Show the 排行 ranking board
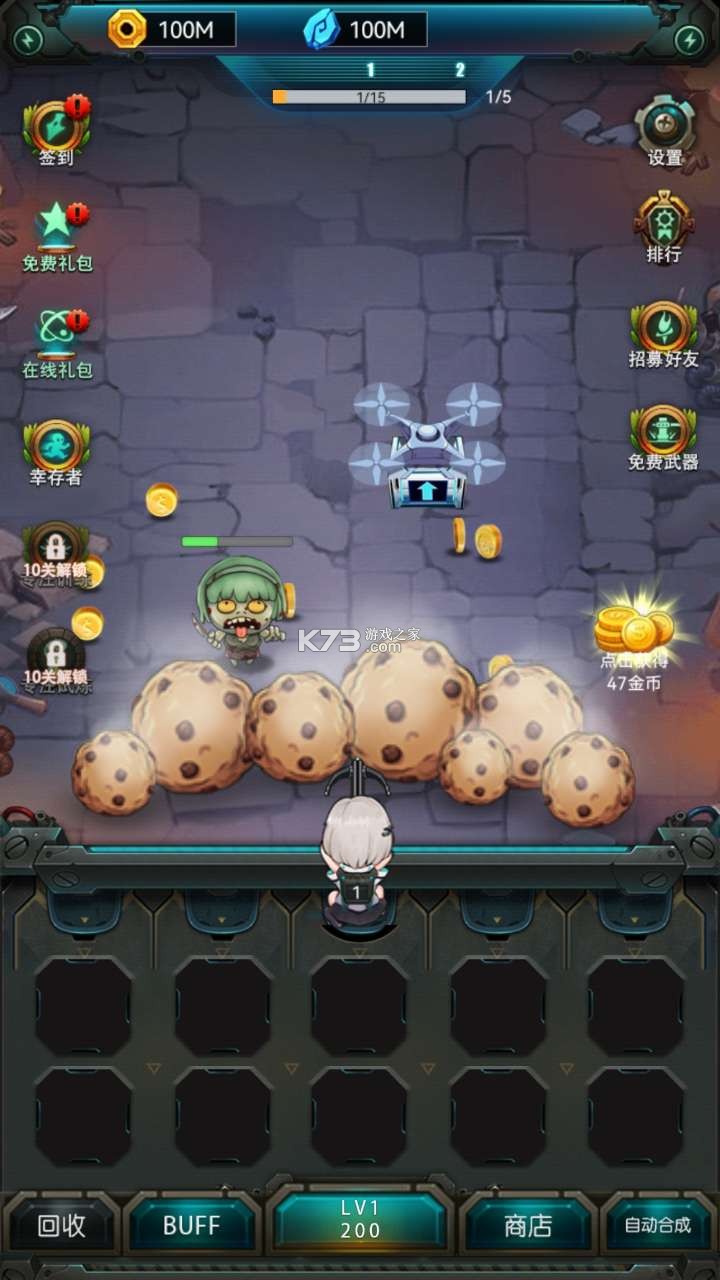Viewport: 720px width, 1280px height. click(664, 227)
